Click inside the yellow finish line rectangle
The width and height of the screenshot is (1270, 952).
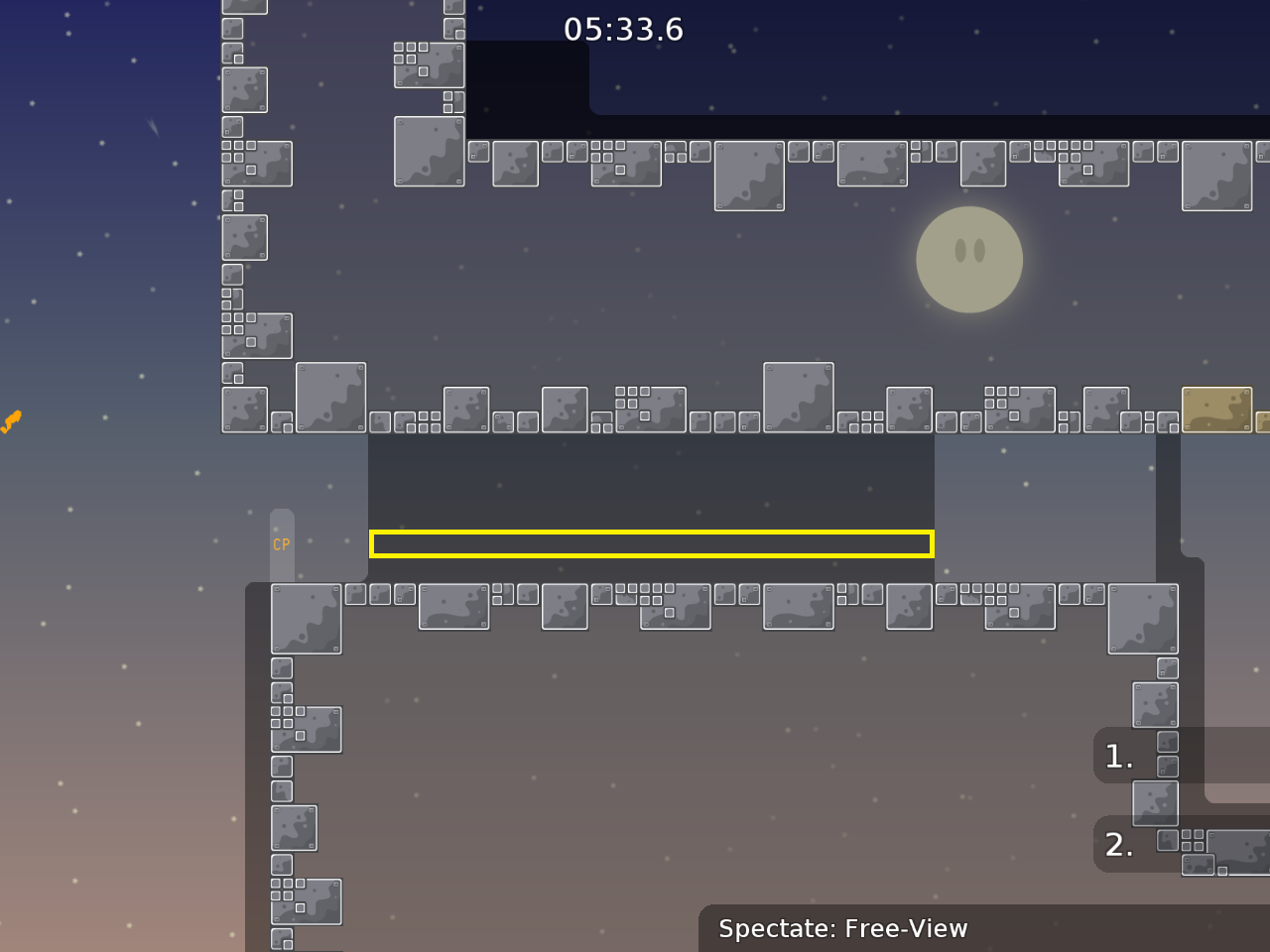pyautogui.click(x=652, y=543)
